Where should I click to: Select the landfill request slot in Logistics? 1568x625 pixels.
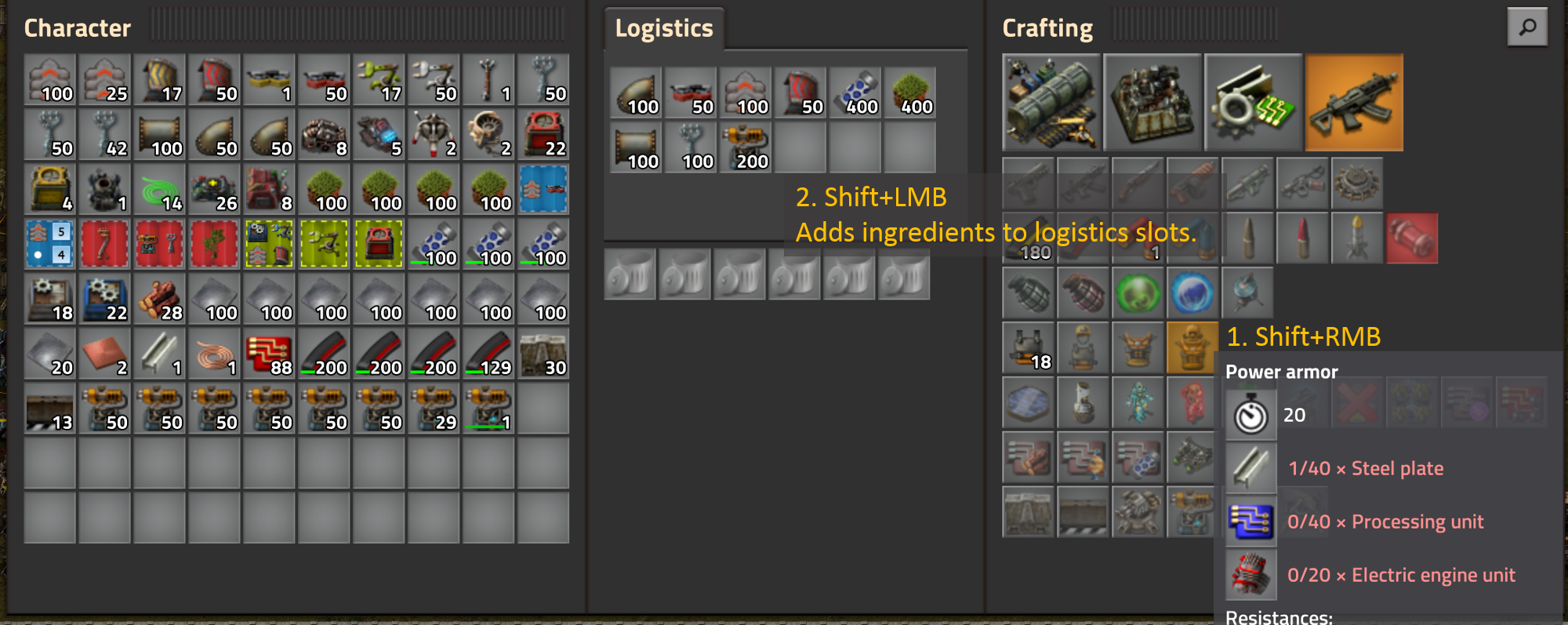[x=911, y=93]
